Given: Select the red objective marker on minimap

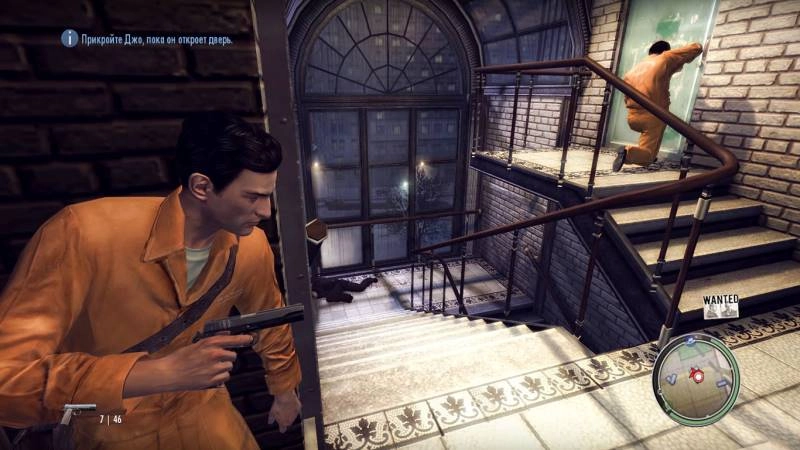Looking at the screenshot, I should (x=696, y=377).
